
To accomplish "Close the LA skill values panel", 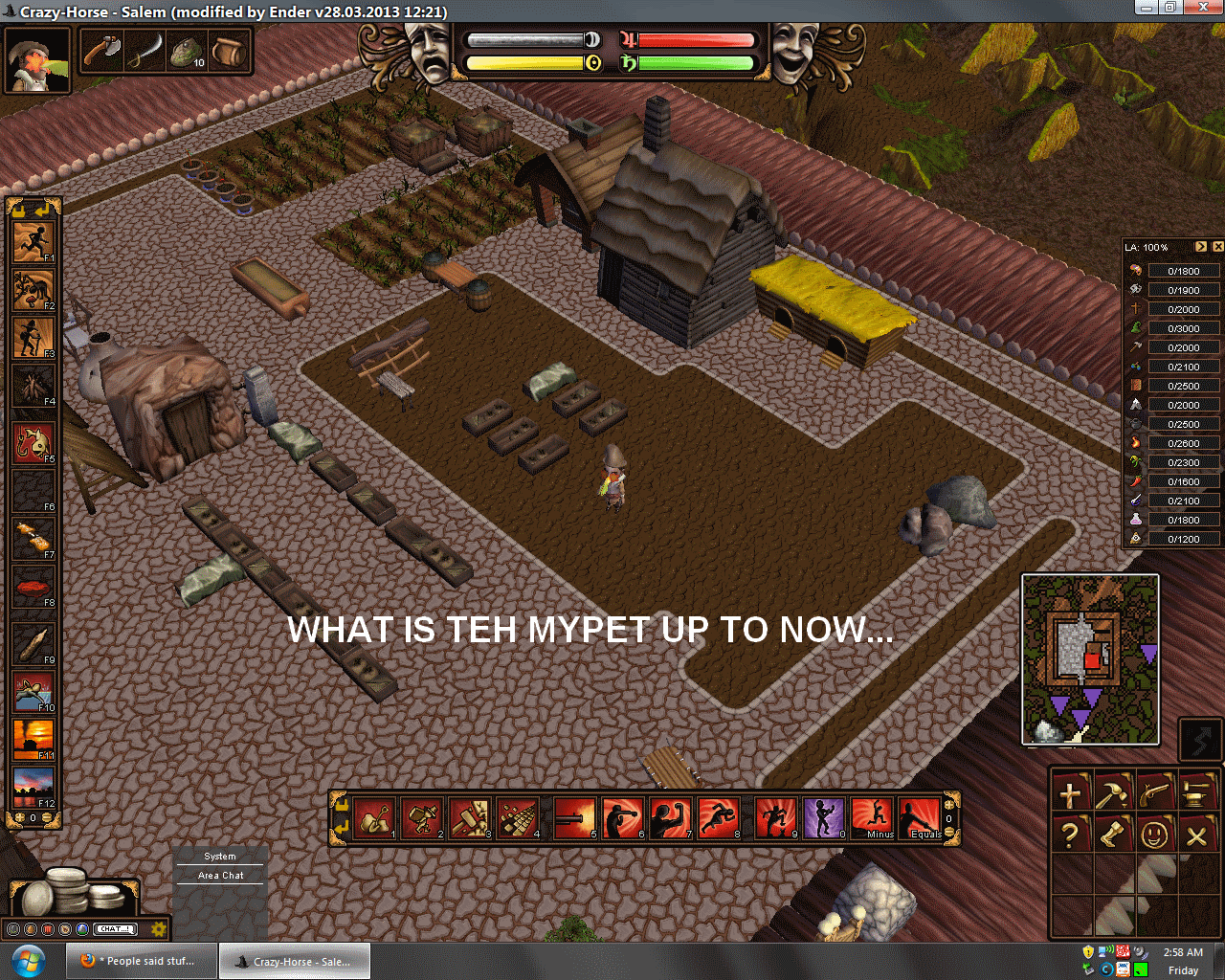I will 1217,247.
